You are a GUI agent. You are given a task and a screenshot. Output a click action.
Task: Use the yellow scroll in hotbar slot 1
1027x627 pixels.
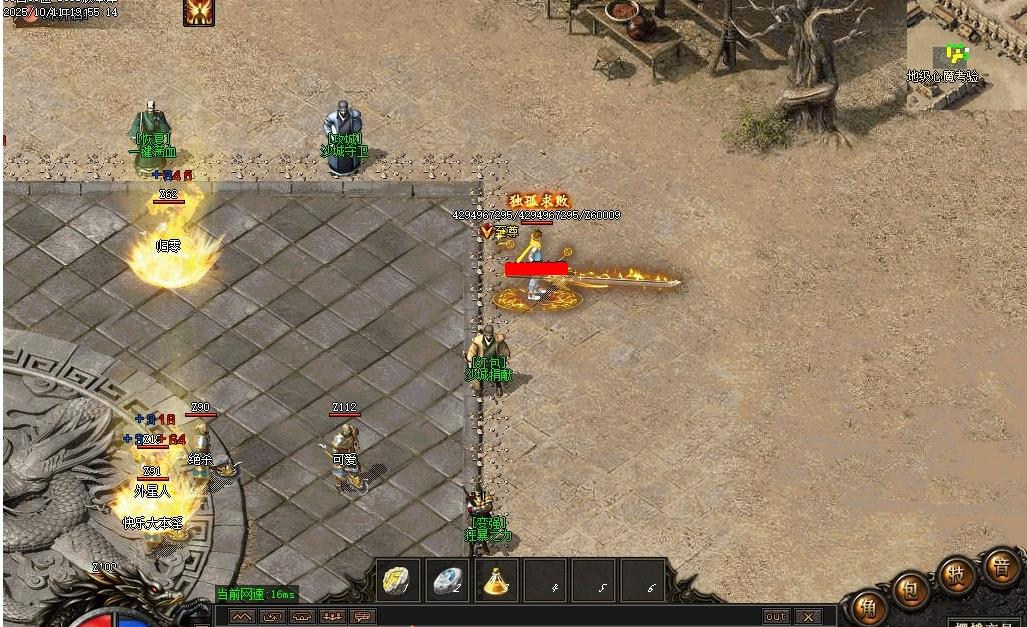pyautogui.click(x=399, y=581)
